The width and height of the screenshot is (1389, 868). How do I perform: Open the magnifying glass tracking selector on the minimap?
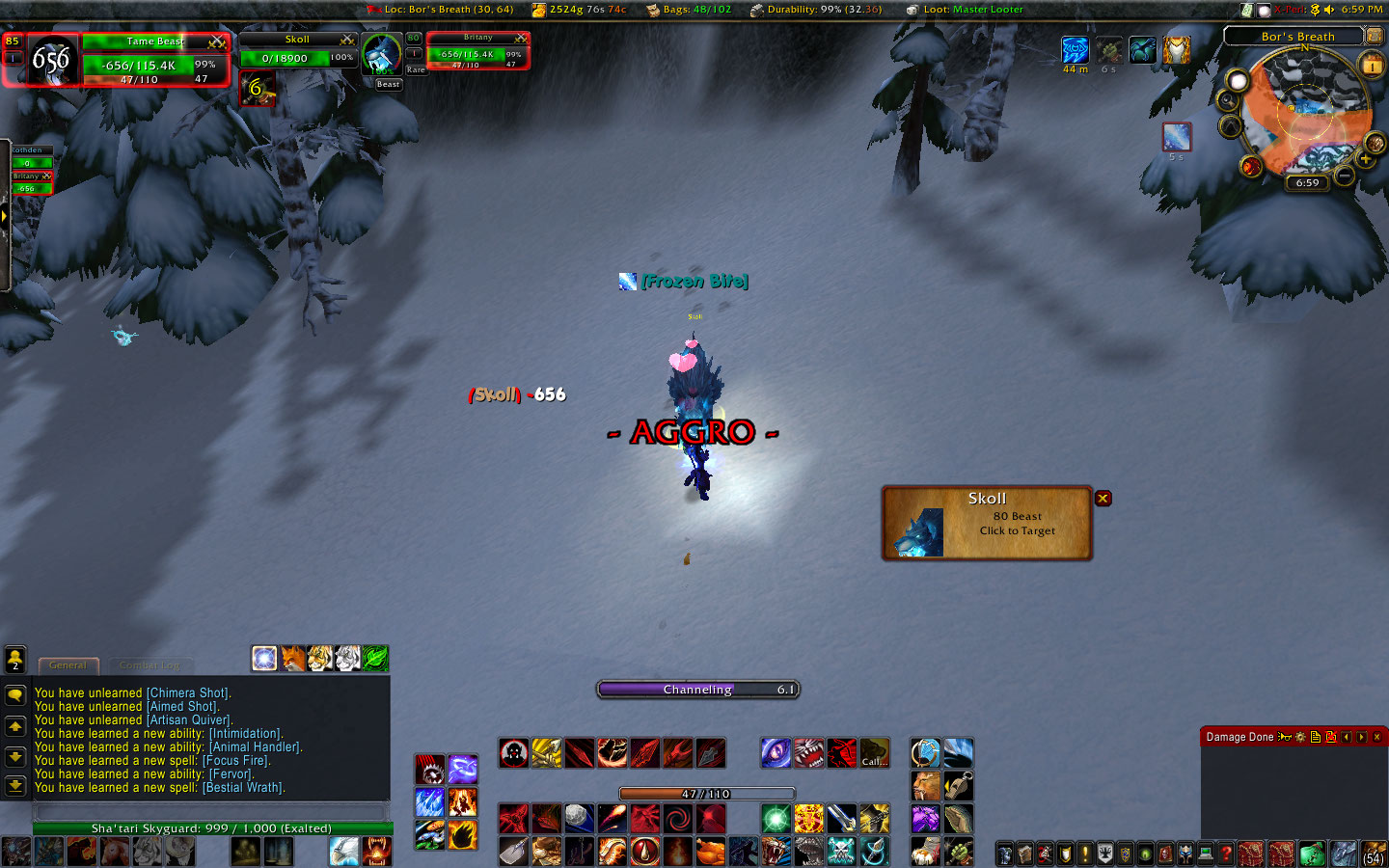click(1228, 100)
